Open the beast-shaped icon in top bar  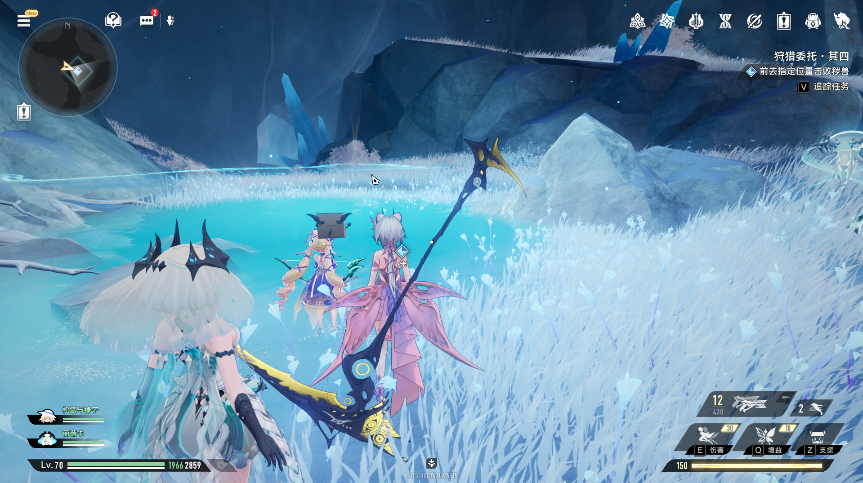point(842,21)
